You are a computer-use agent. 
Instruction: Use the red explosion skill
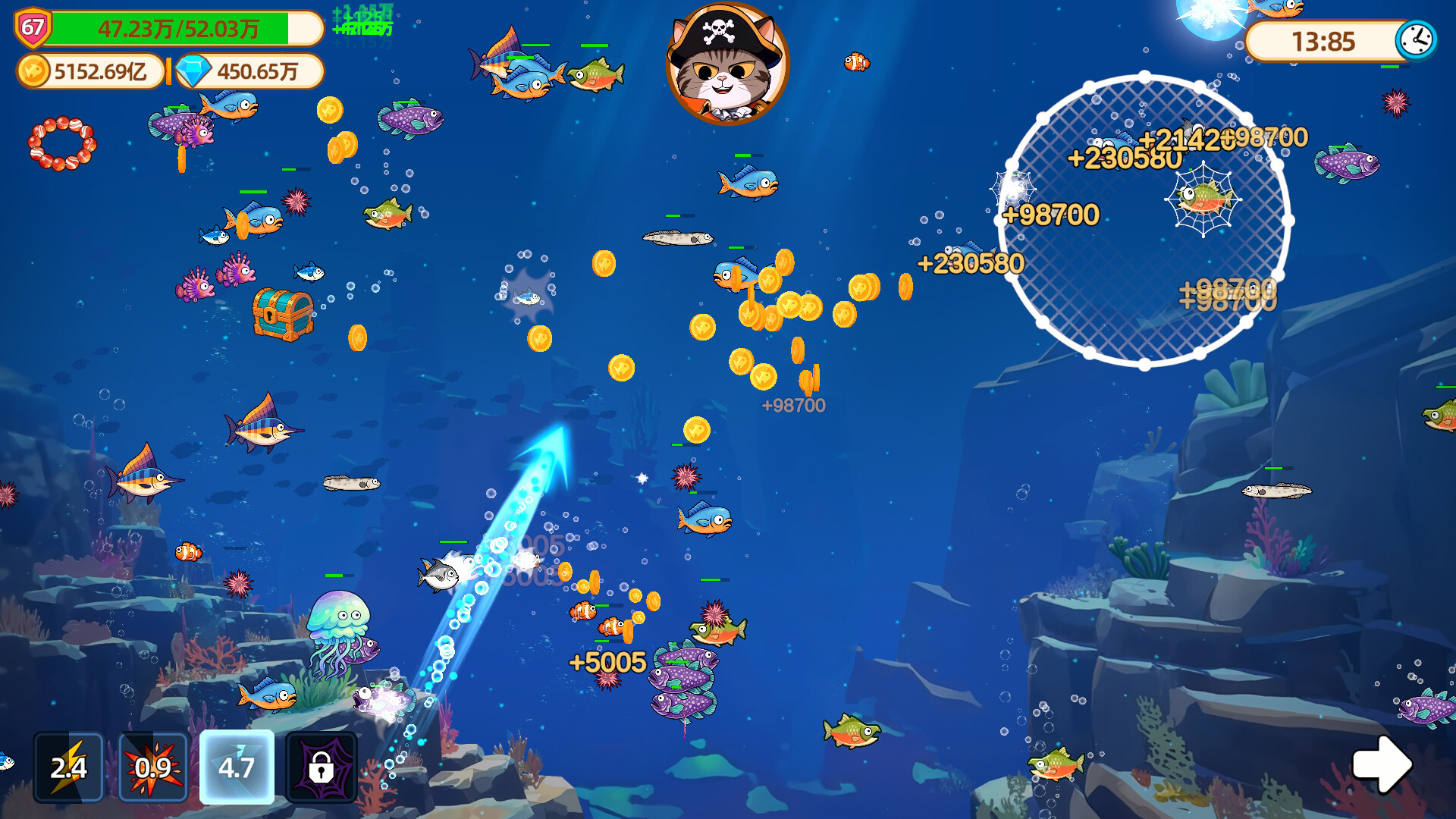coord(153,767)
